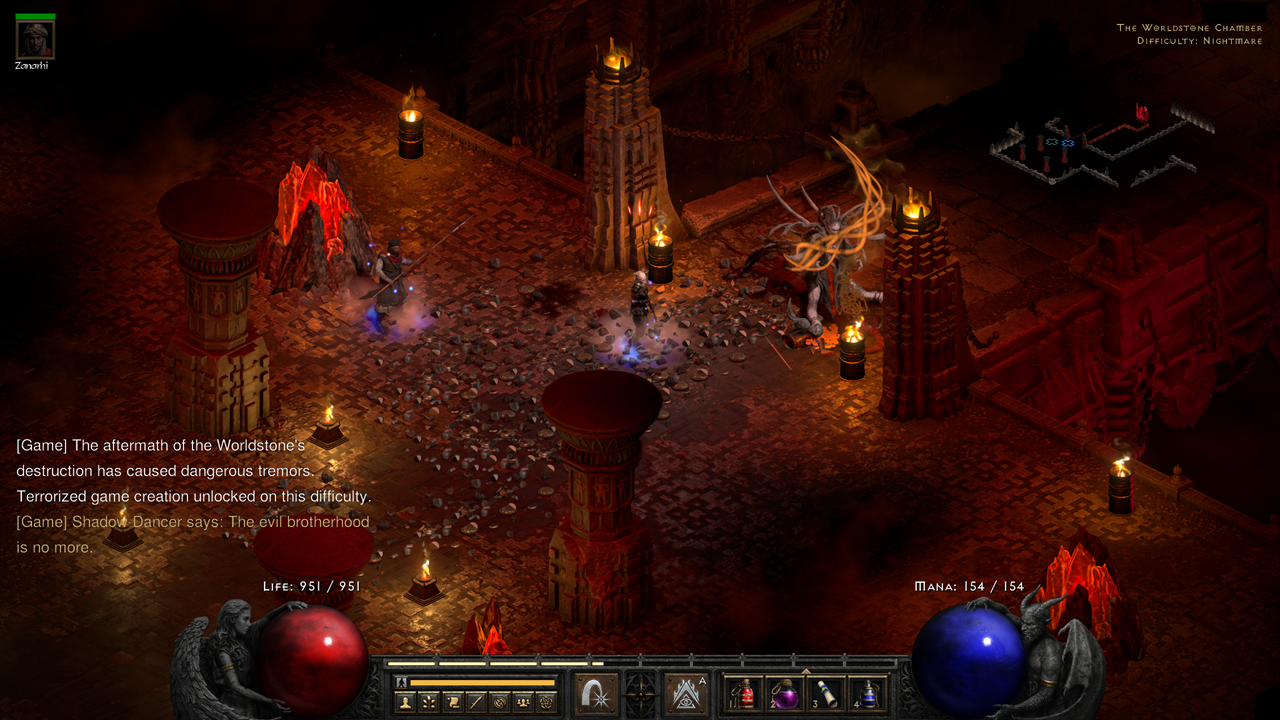
Task: Use the blue mana potion in belt slot 4
Action: pyautogui.click(x=868, y=693)
